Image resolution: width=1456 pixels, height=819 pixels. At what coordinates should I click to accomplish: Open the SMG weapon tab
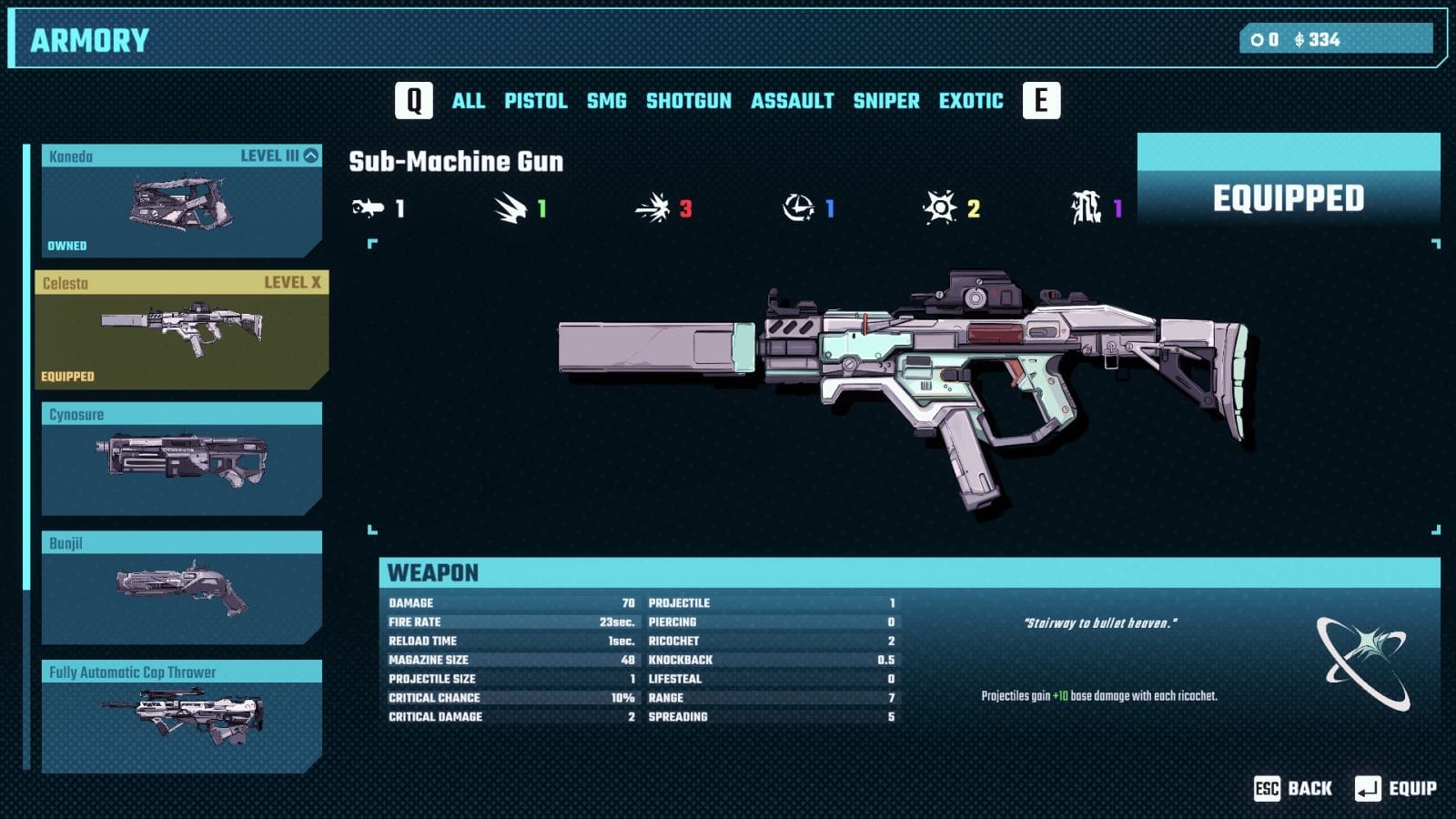coord(606,101)
